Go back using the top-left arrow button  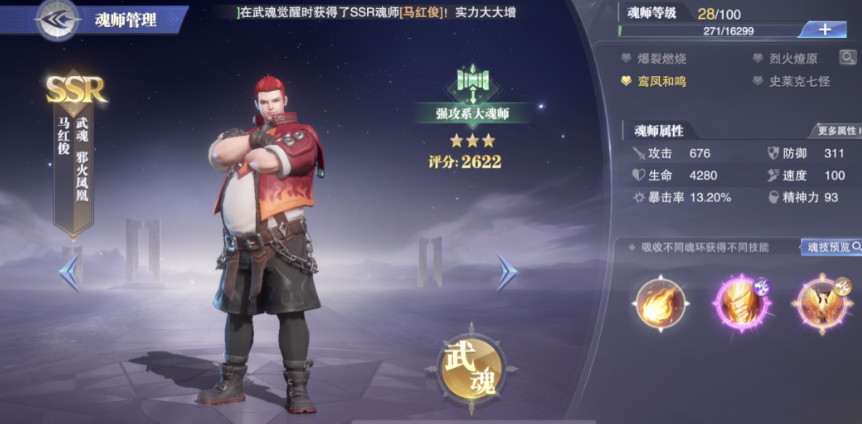click(x=57, y=18)
